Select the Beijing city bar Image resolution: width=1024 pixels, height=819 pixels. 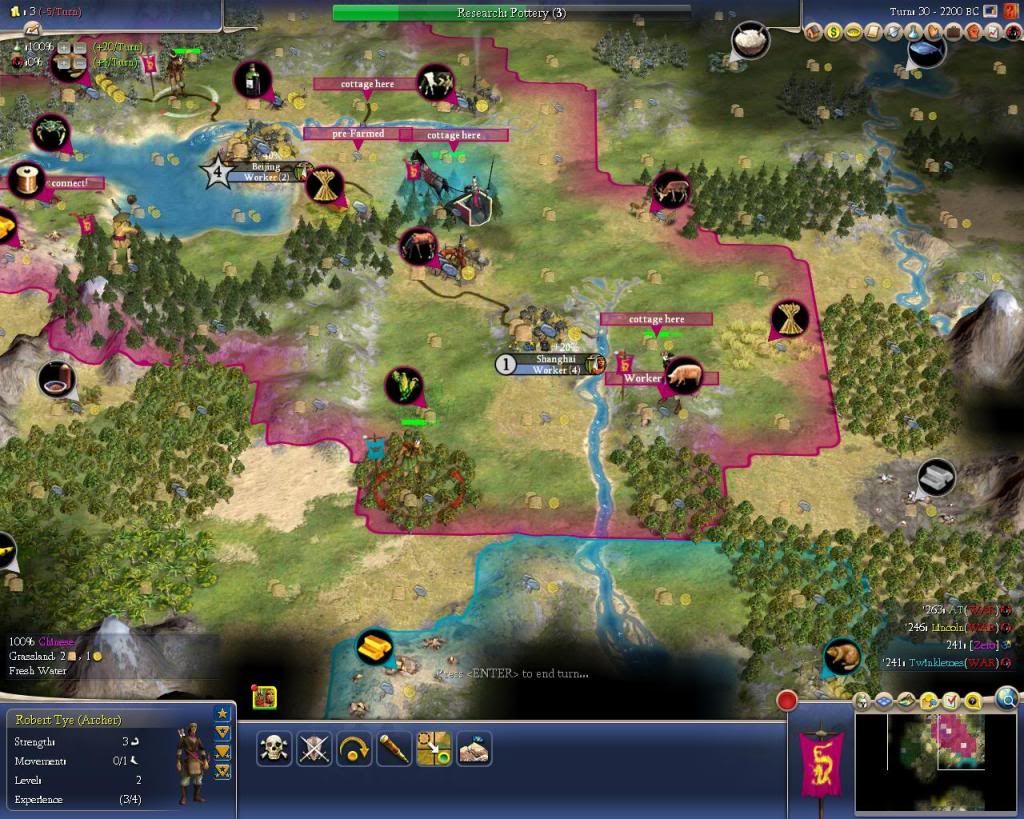[260, 172]
